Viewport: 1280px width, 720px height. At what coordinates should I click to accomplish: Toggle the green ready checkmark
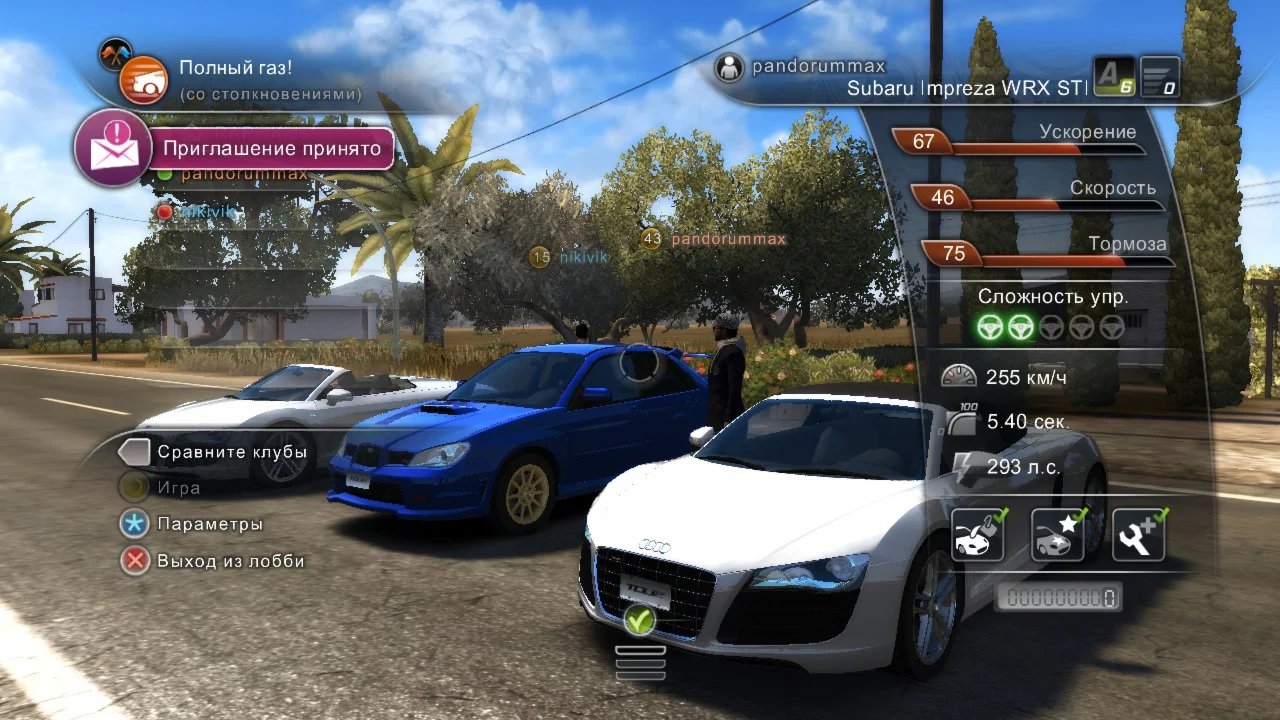click(x=639, y=620)
